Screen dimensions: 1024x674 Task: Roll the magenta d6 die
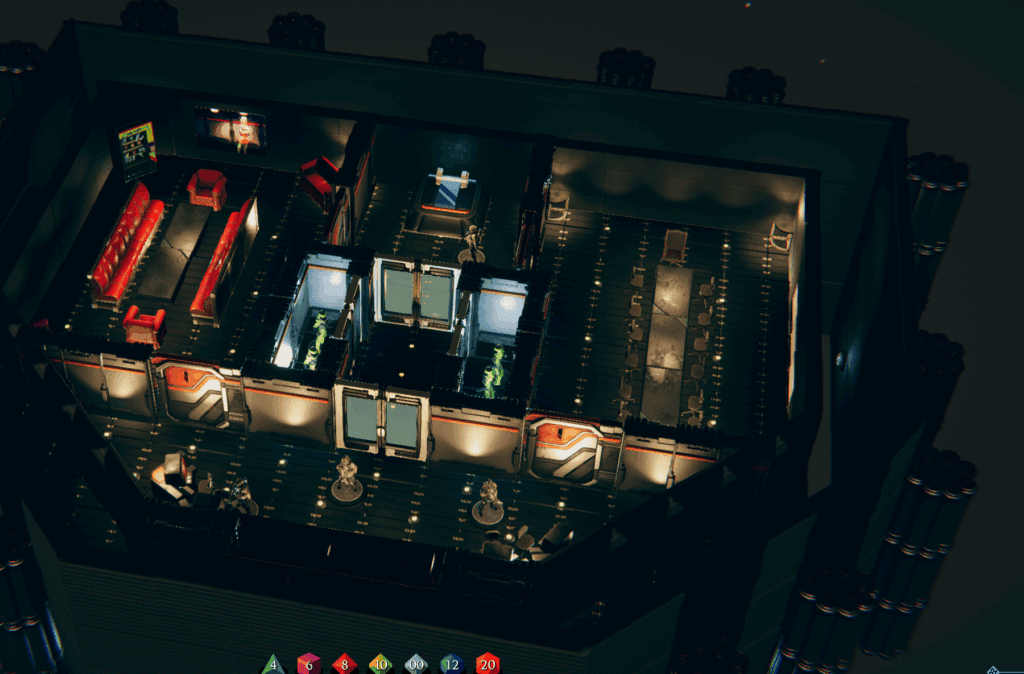(x=309, y=664)
